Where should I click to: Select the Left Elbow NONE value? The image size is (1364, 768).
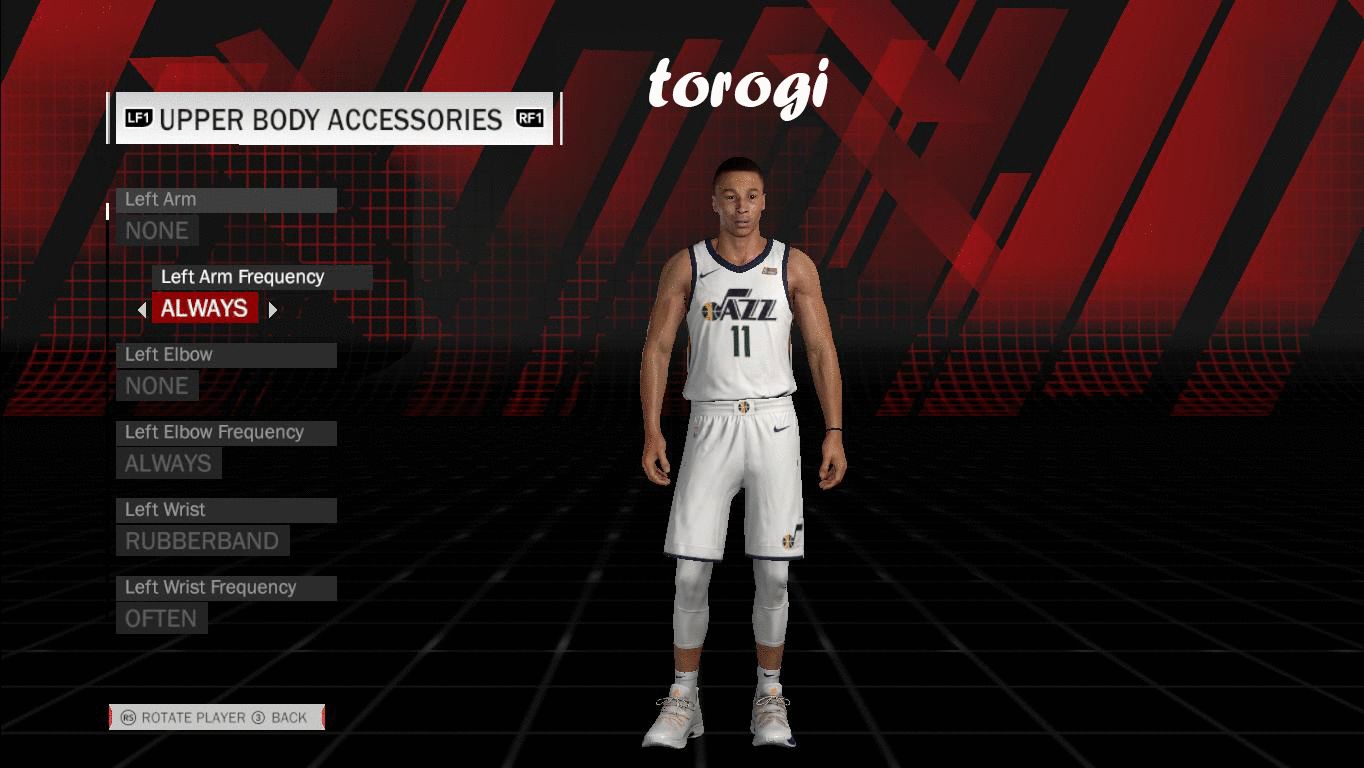[157, 386]
